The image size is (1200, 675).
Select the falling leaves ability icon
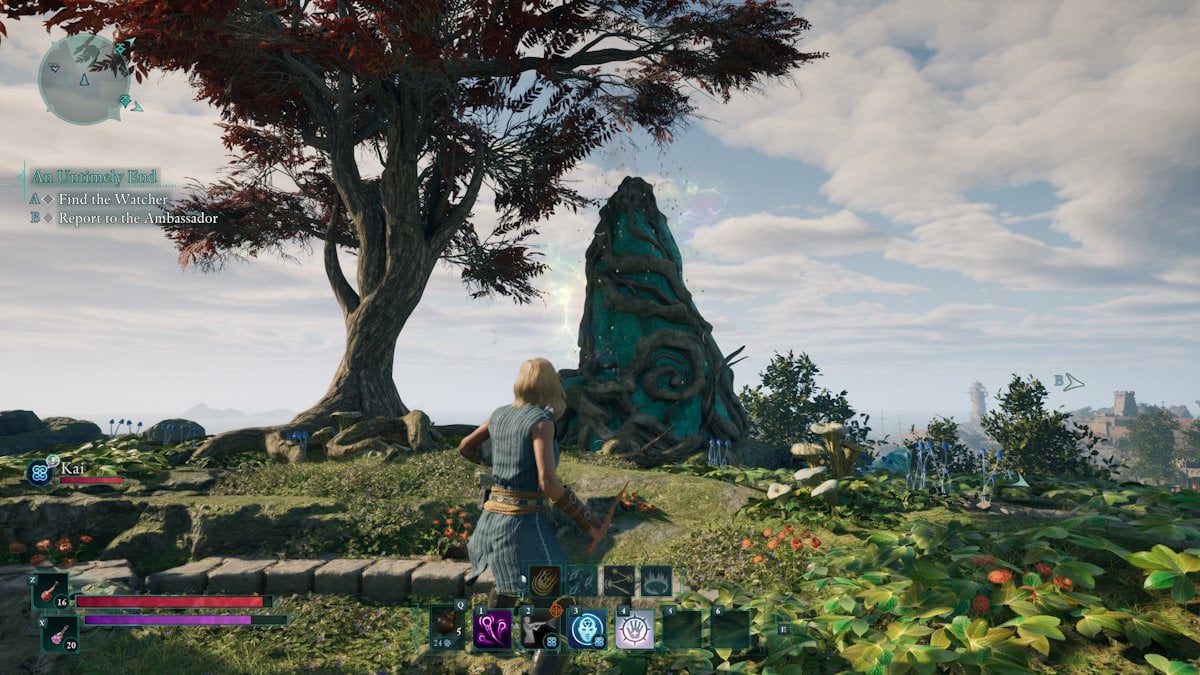[x=582, y=581]
